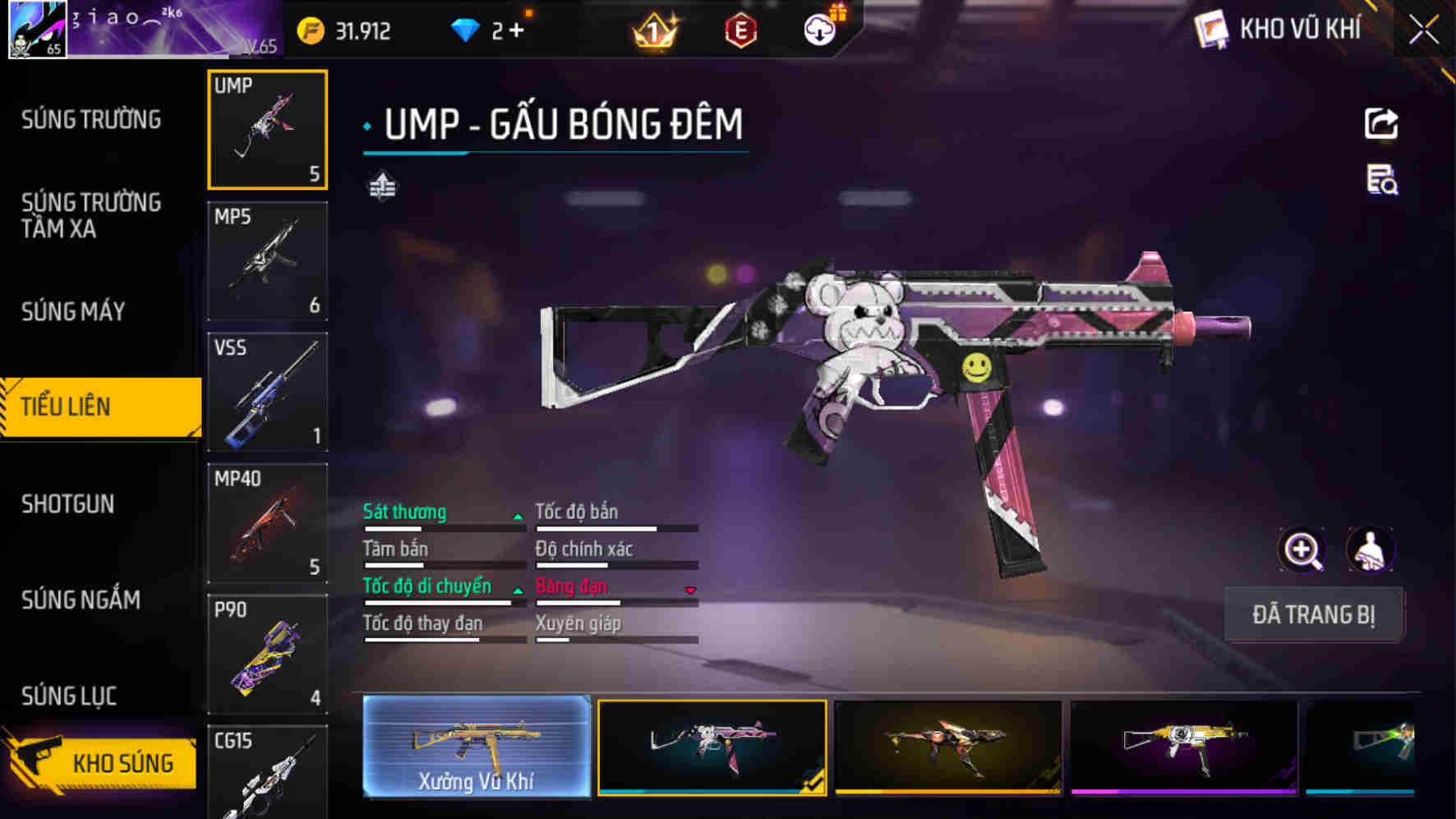Viewport: 1456px width, 819px height.
Task: Open the Súng Ngắm category
Action: click(x=81, y=600)
